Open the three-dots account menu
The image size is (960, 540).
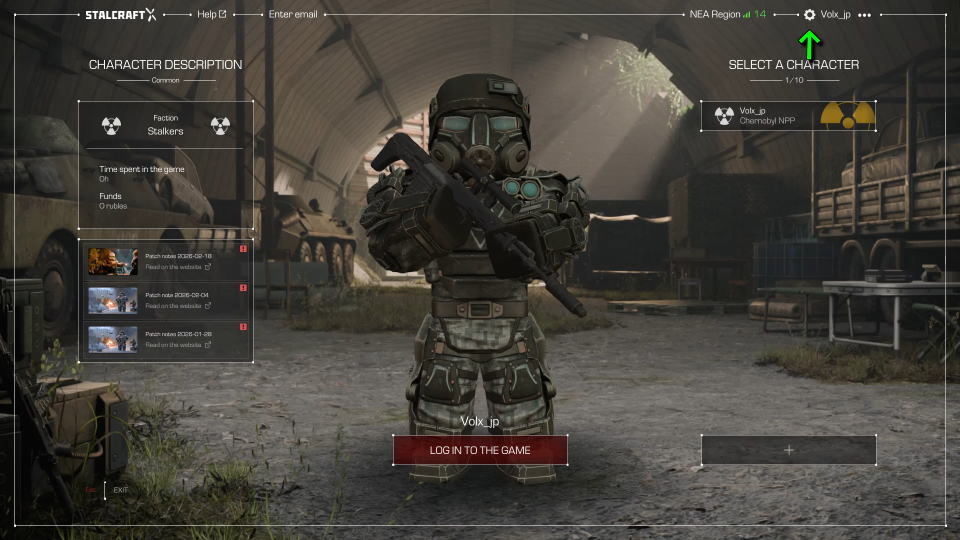tap(864, 15)
